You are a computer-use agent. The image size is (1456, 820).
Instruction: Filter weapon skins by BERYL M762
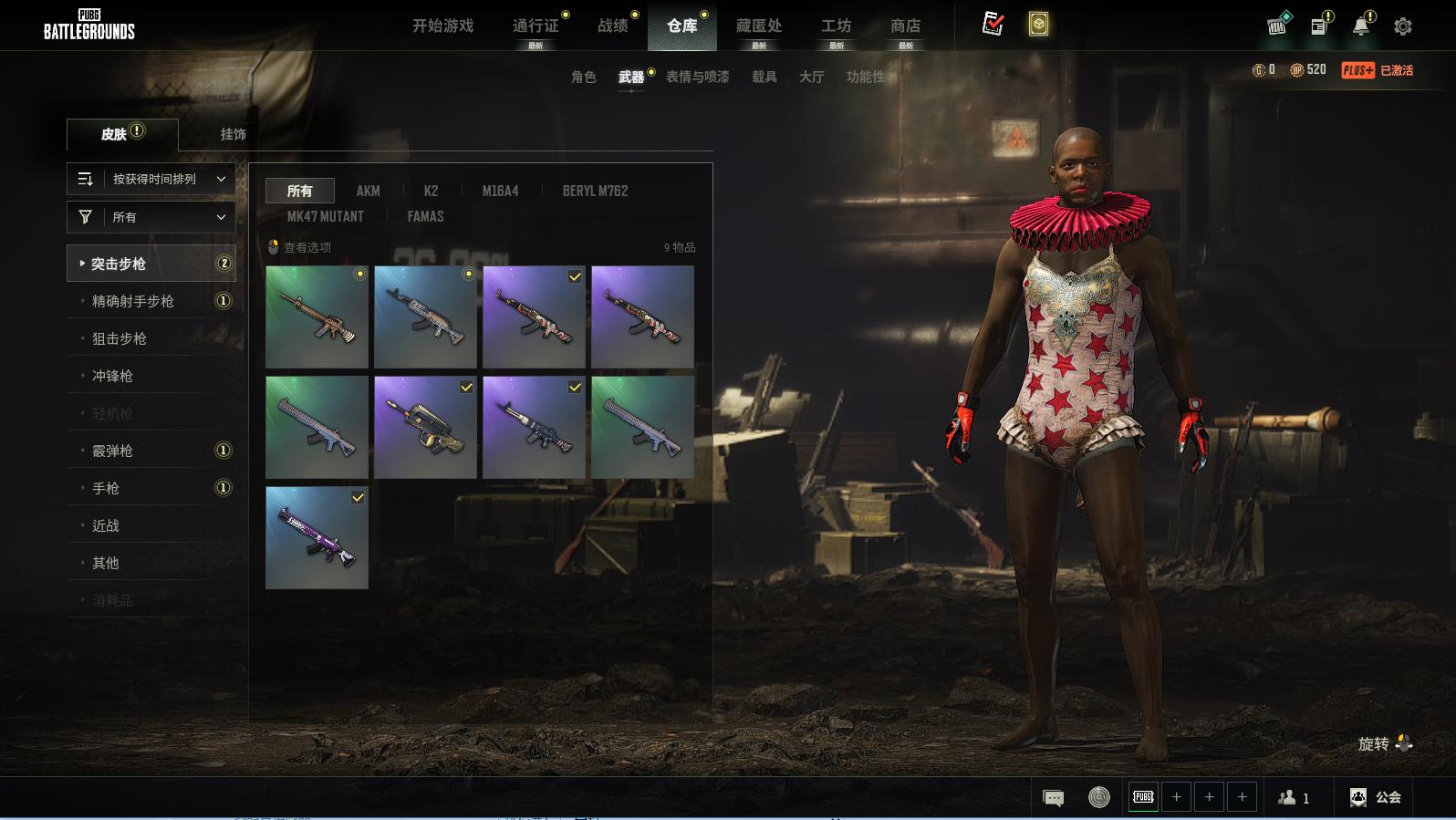tap(595, 191)
